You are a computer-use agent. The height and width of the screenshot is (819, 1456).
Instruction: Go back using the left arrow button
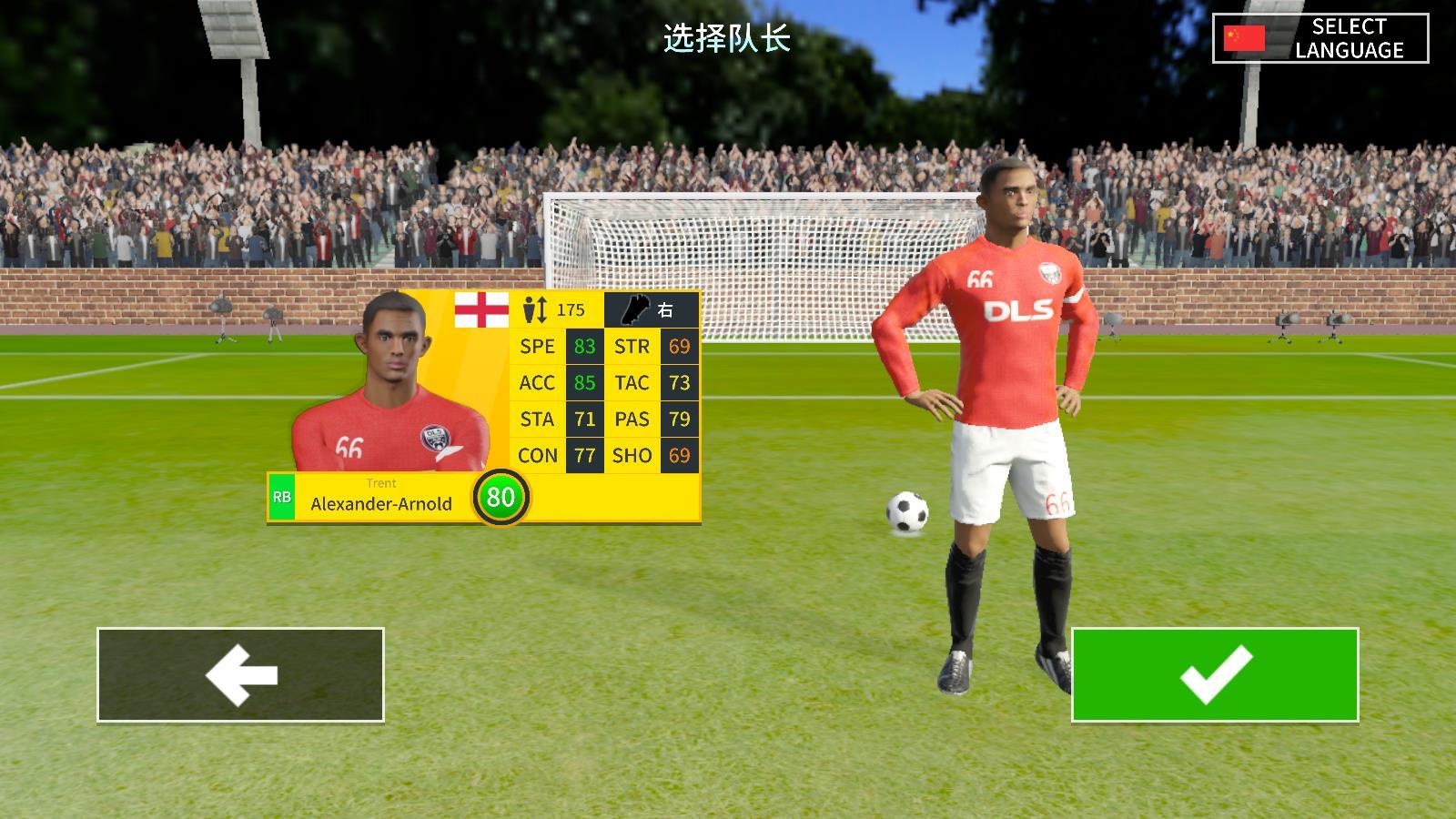[240, 674]
